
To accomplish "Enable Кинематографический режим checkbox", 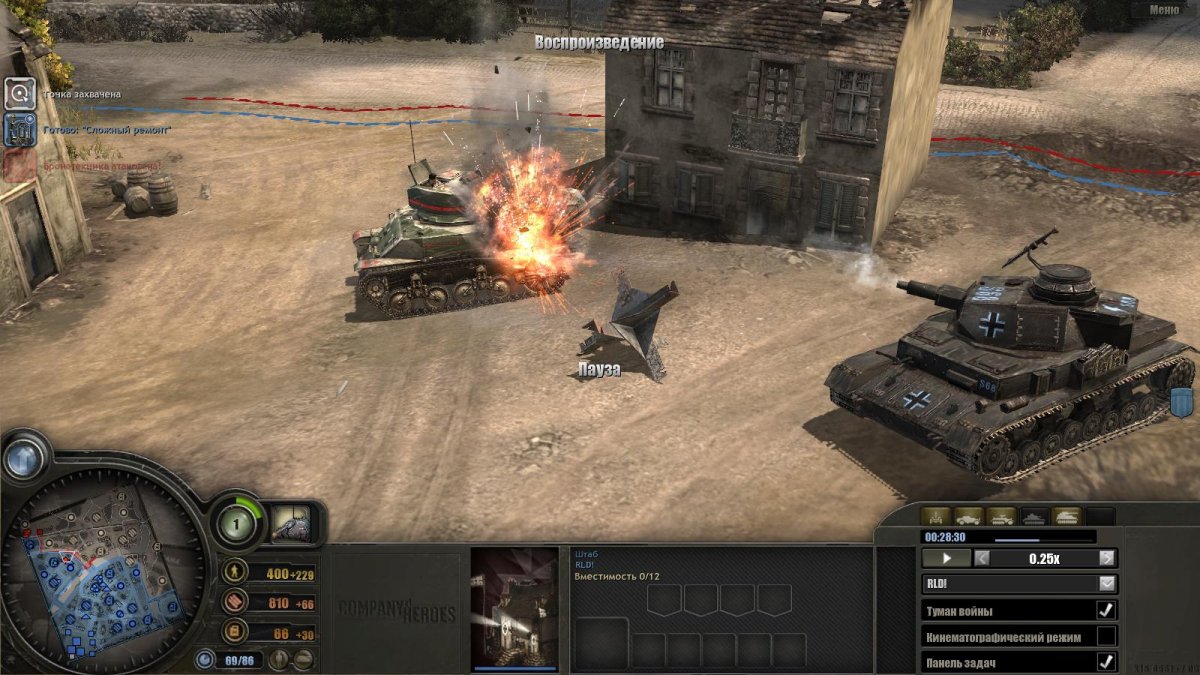I will click(1106, 636).
